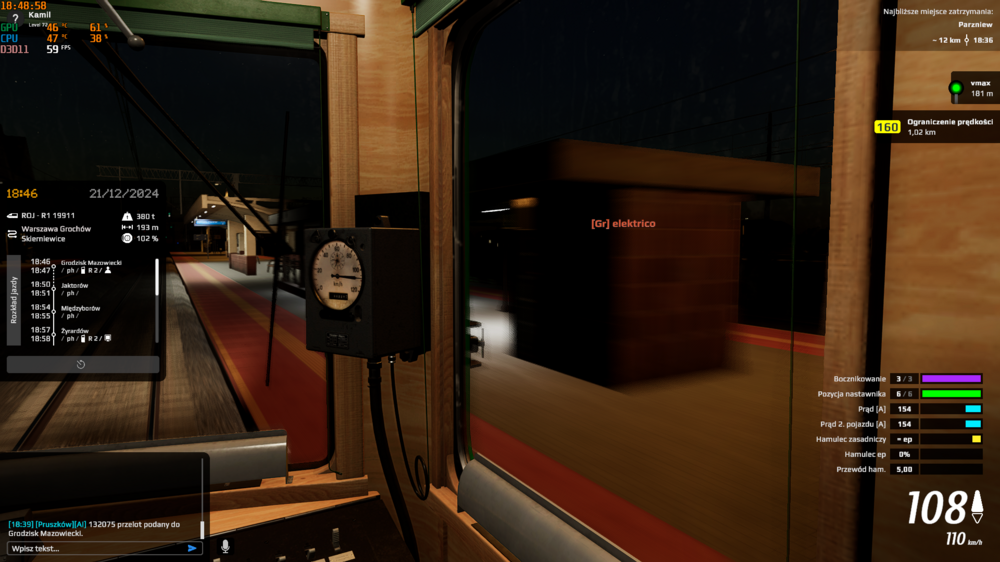Select the Żyrardów timetable stop

[76, 330]
